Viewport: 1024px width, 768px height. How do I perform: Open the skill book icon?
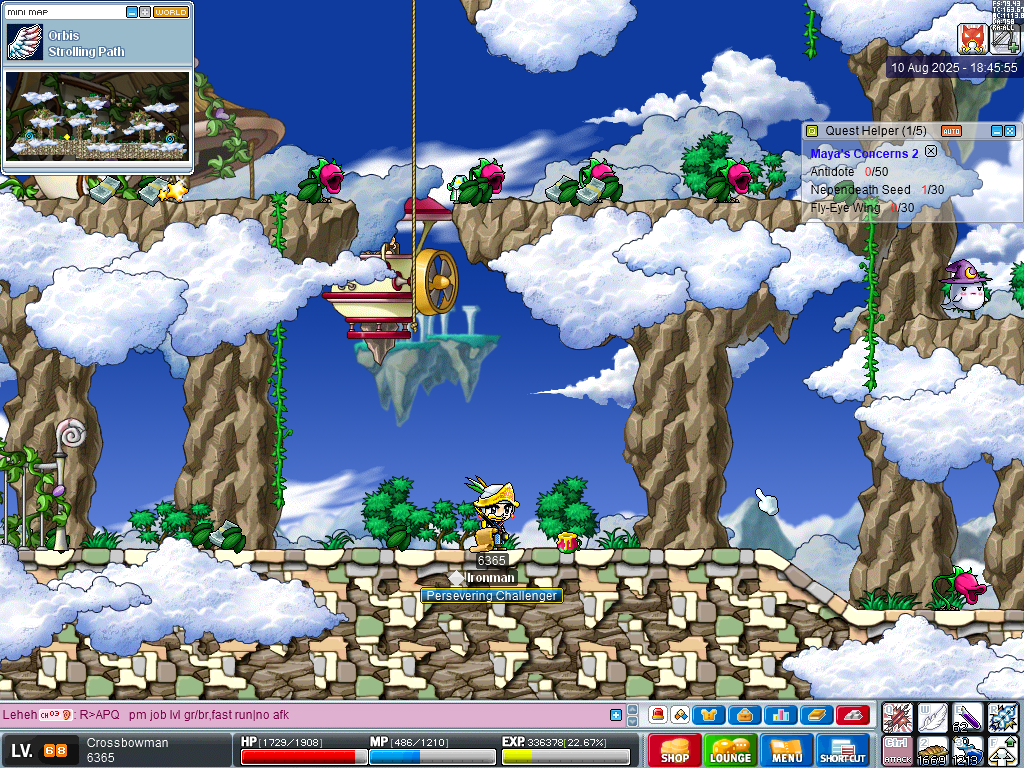coord(817,715)
